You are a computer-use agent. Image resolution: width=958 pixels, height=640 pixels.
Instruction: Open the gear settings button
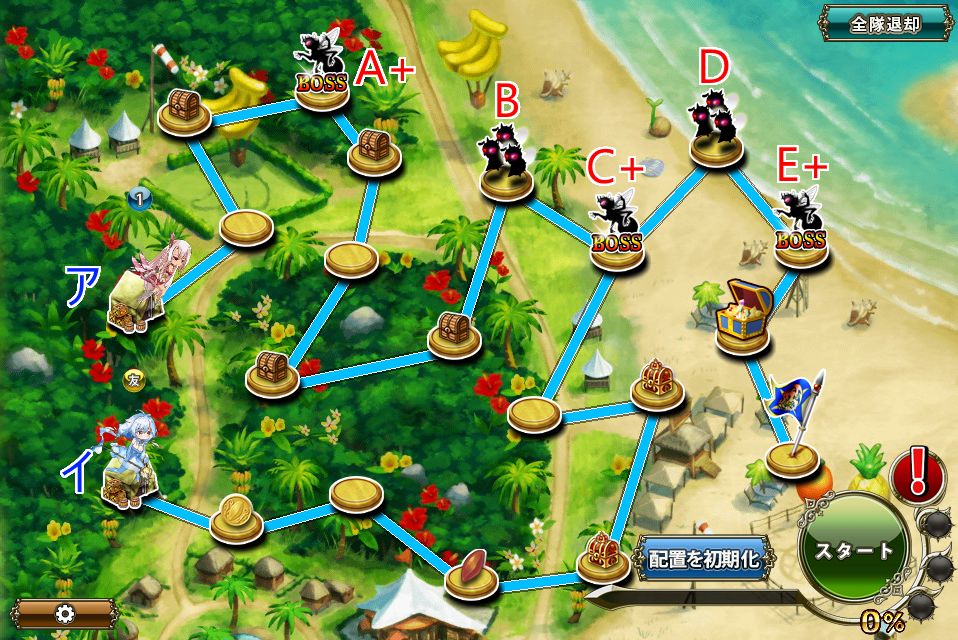(x=66, y=613)
